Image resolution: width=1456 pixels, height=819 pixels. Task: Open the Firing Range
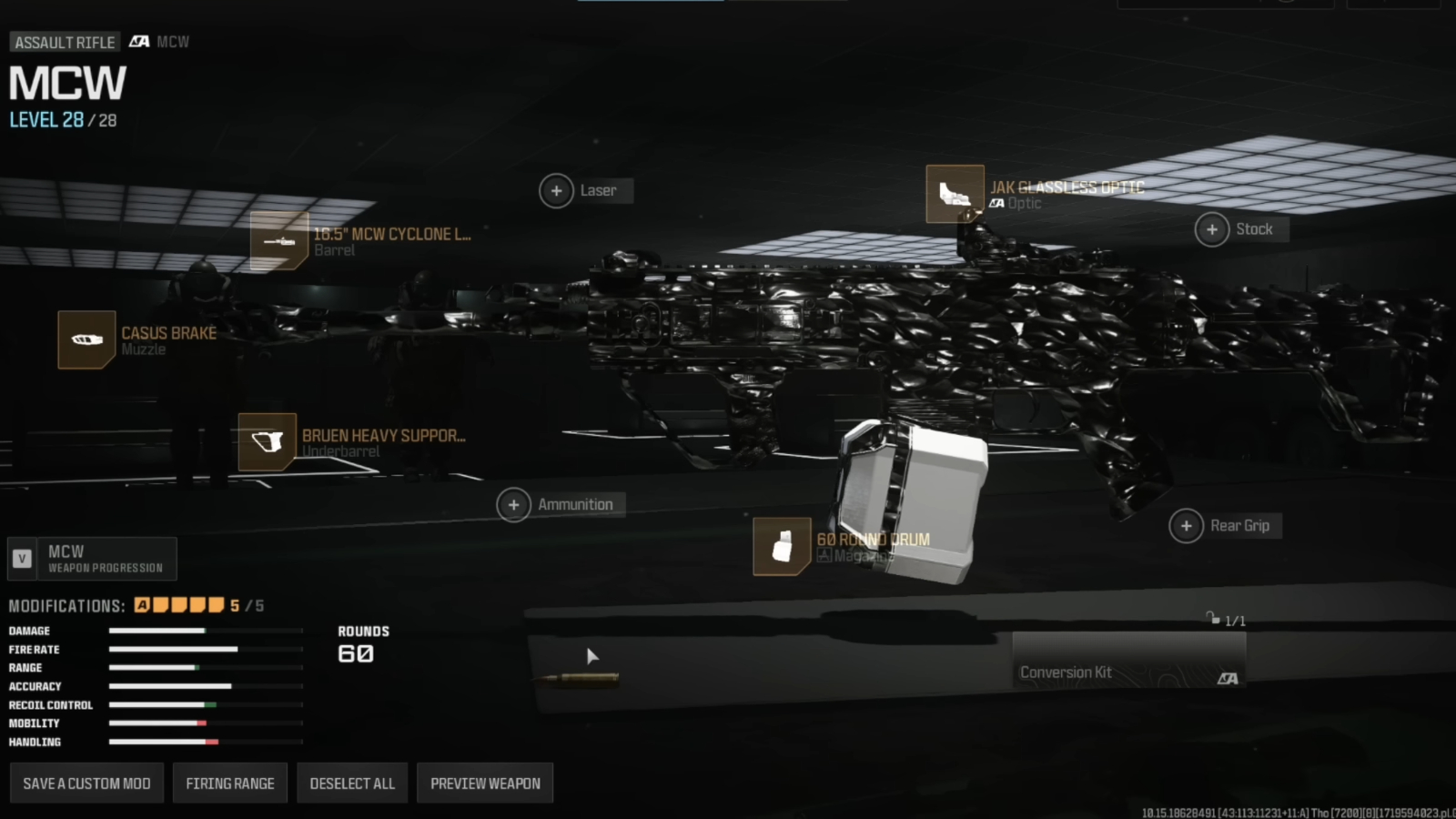tap(230, 784)
